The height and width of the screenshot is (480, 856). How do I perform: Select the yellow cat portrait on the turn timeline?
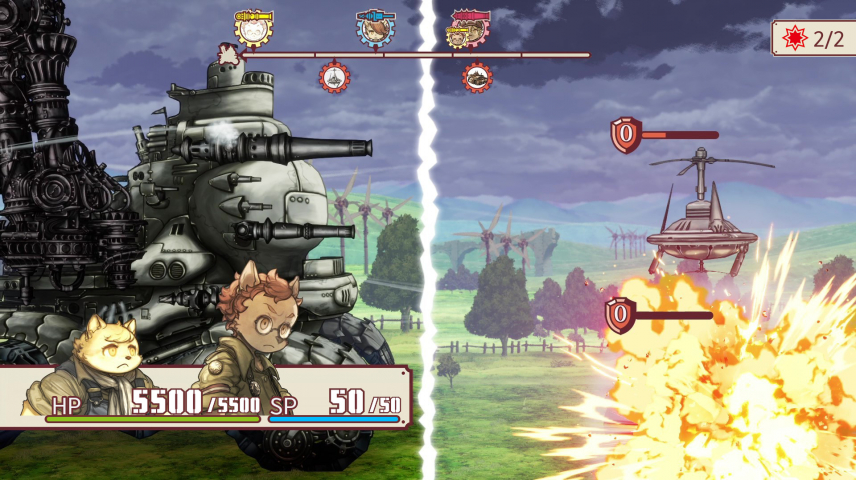254,30
